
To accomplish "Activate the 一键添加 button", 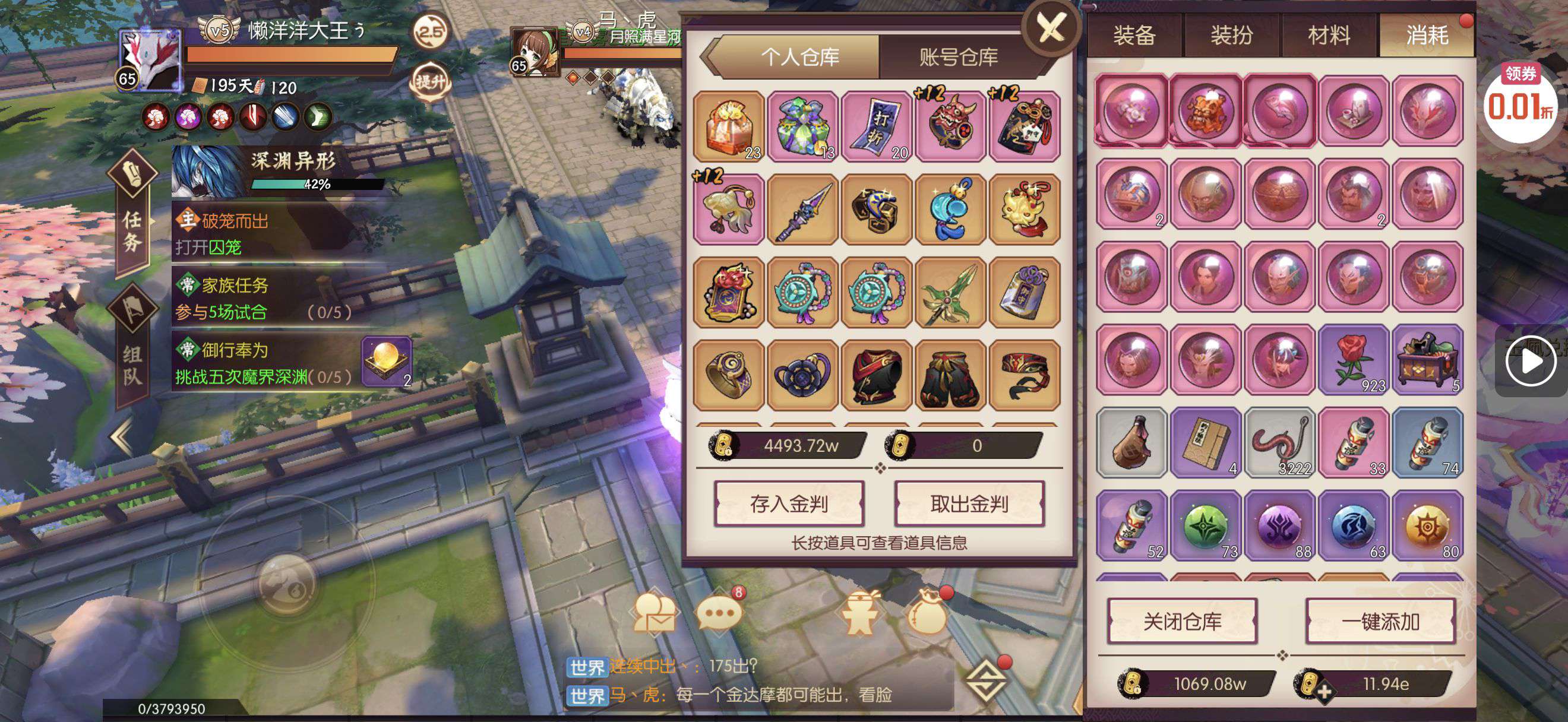I will pos(1380,621).
